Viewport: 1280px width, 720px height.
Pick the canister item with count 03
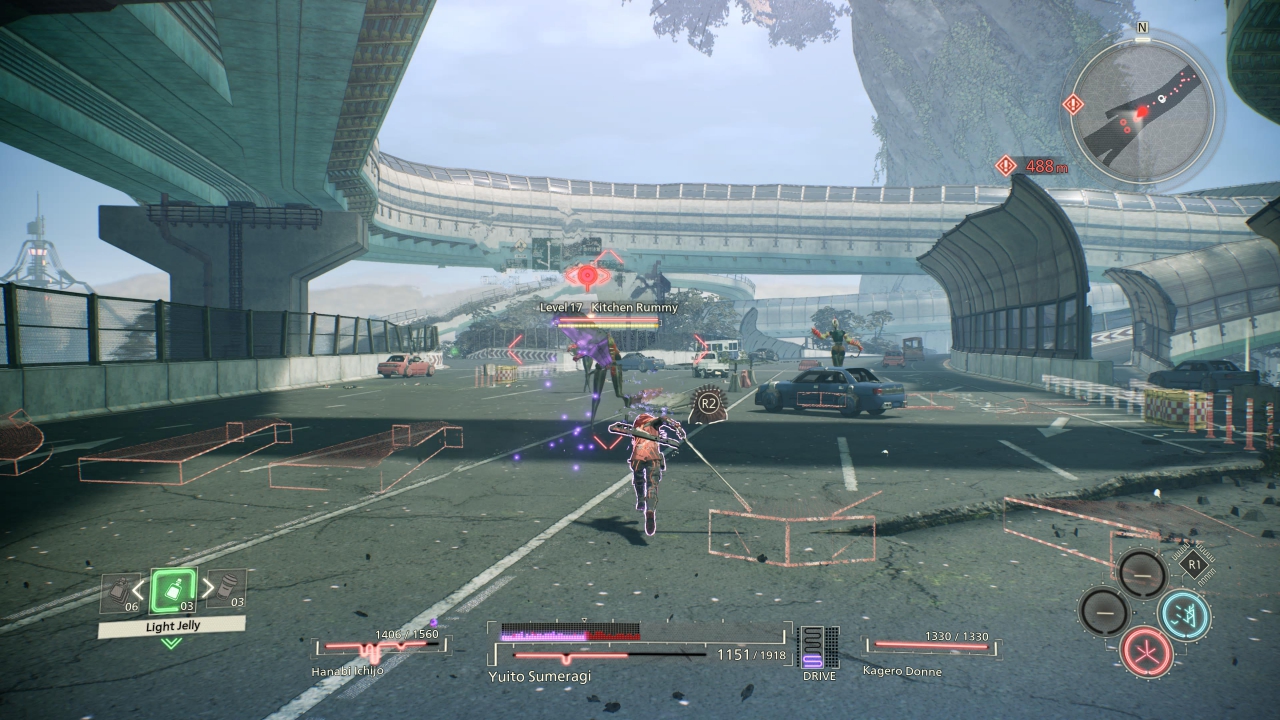229,590
